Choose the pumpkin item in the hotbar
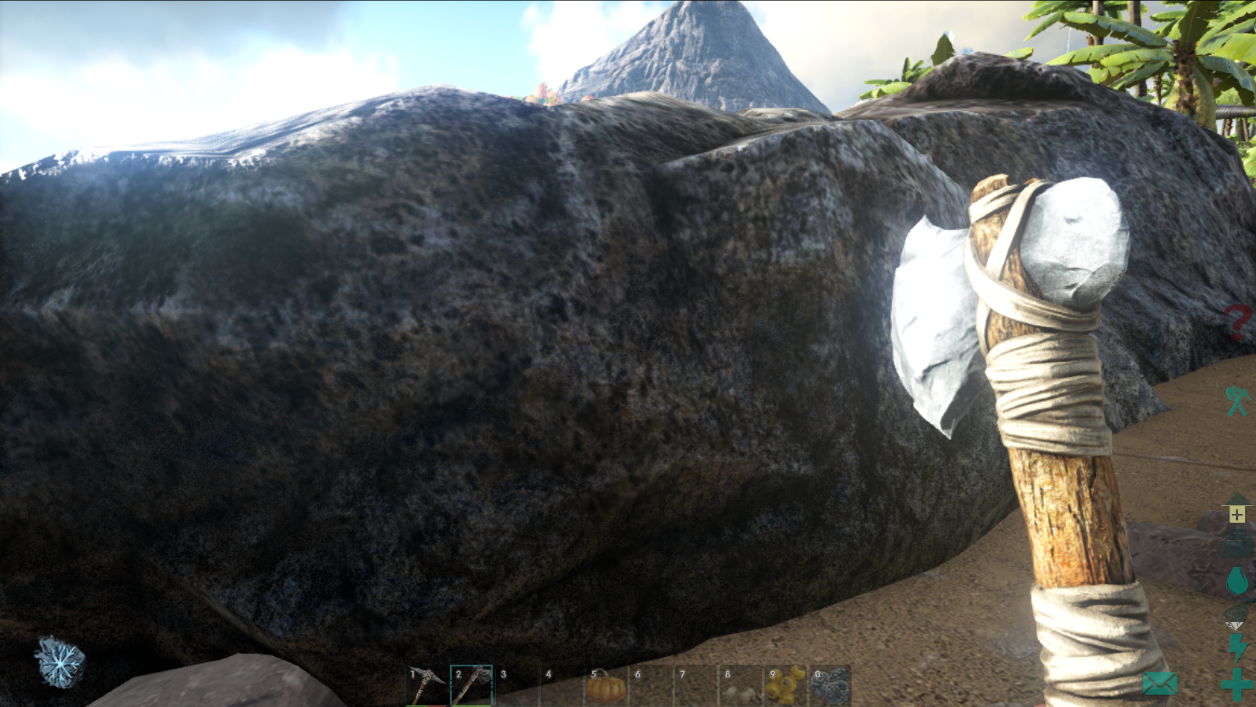This screenshot has width=1256, height=707. point(605,687)
